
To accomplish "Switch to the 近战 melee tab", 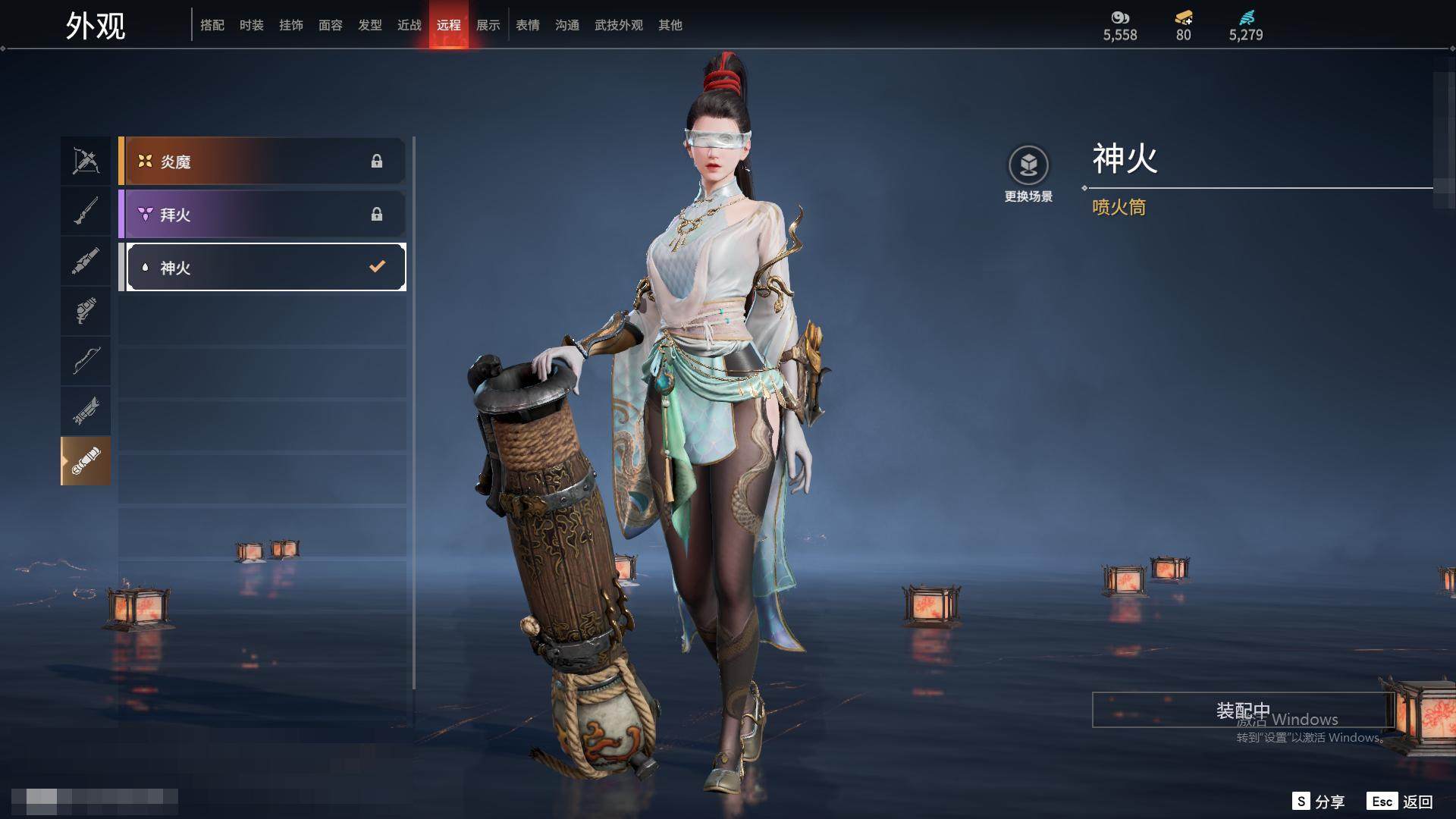I will click(409, 25).
